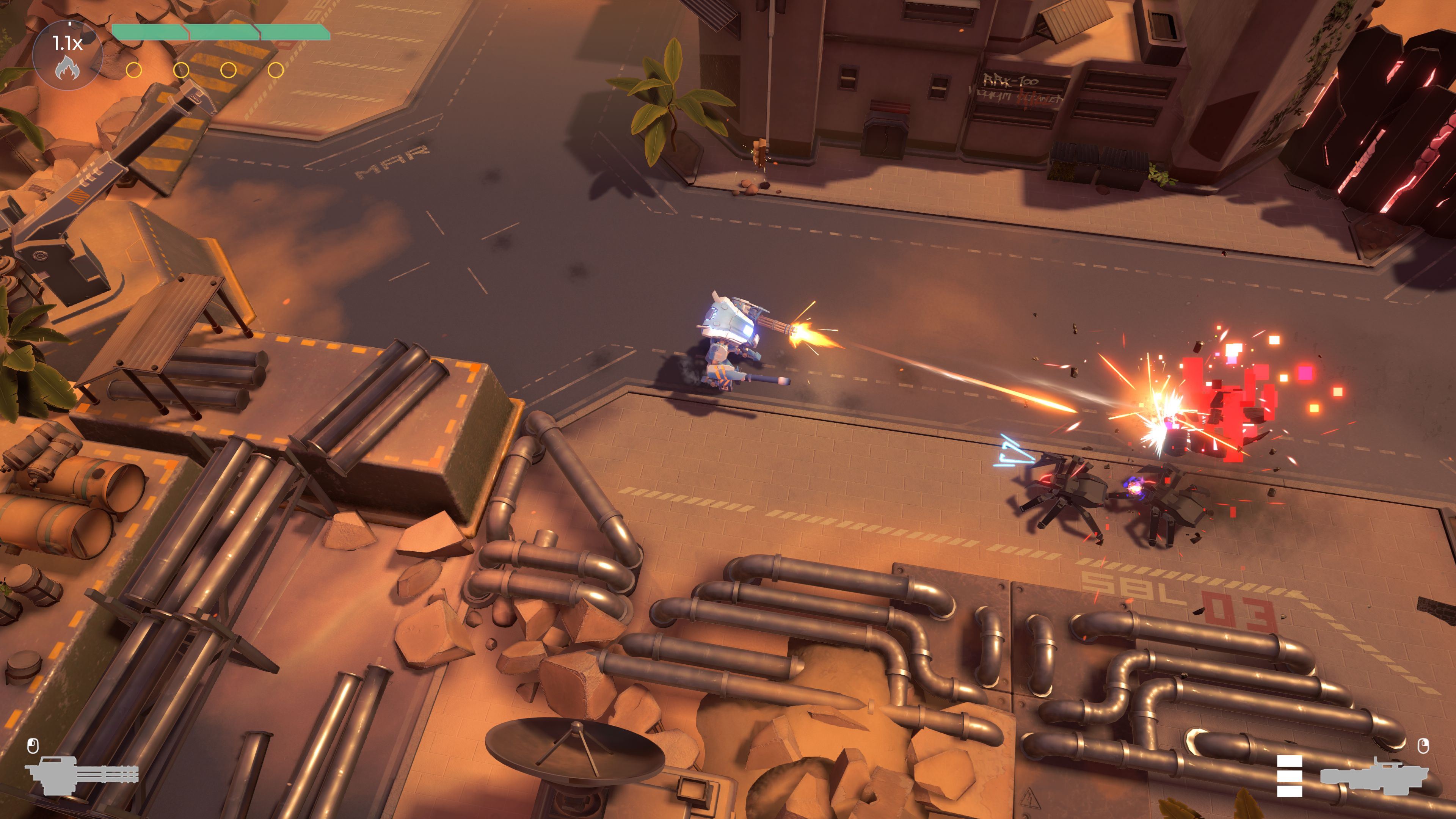This screenshot has width=1456, height=819.
Task: Click the flame combo multiplier icon
Action: [x=67, y=67]
